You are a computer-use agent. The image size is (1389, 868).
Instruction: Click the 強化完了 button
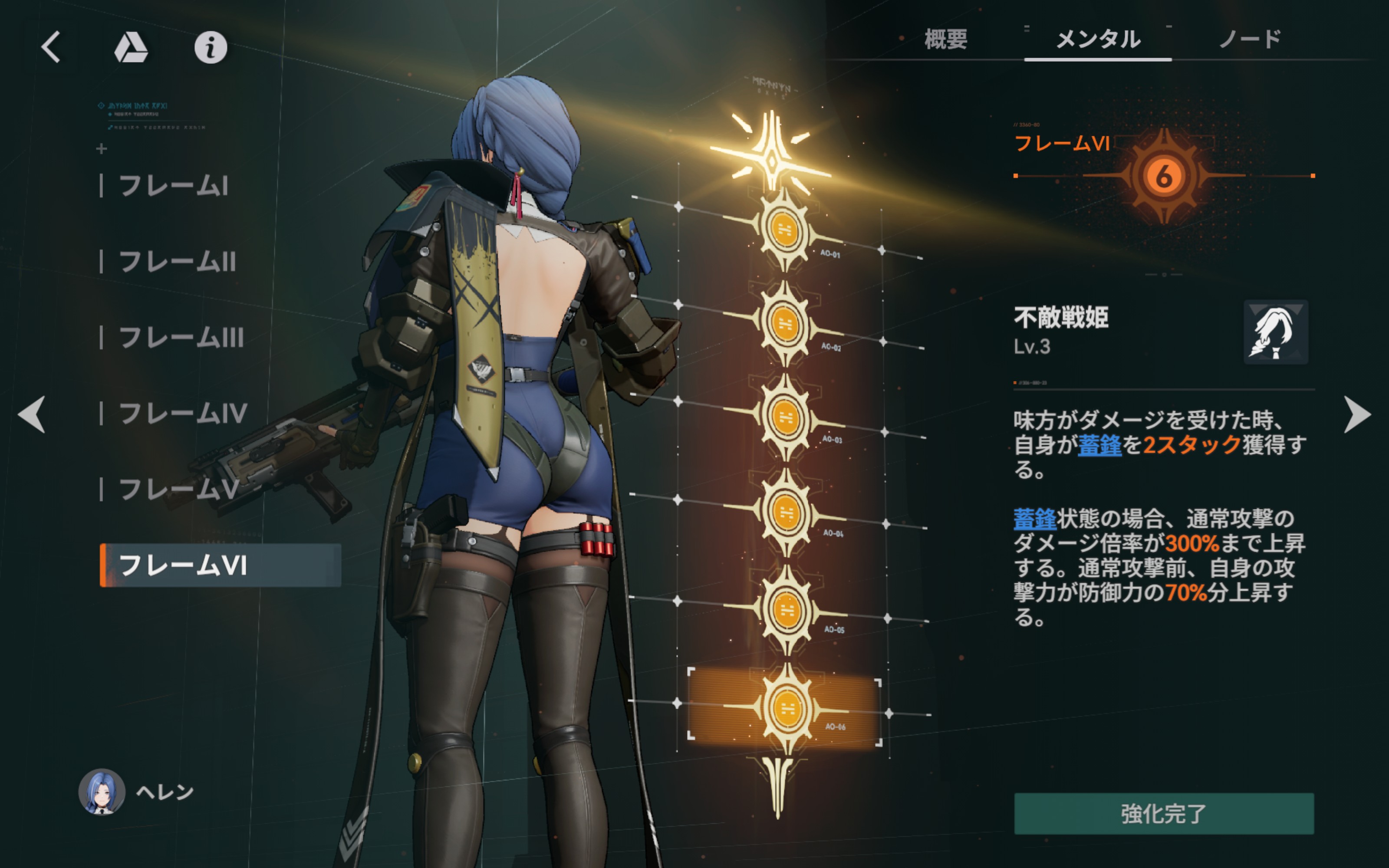1164,813
